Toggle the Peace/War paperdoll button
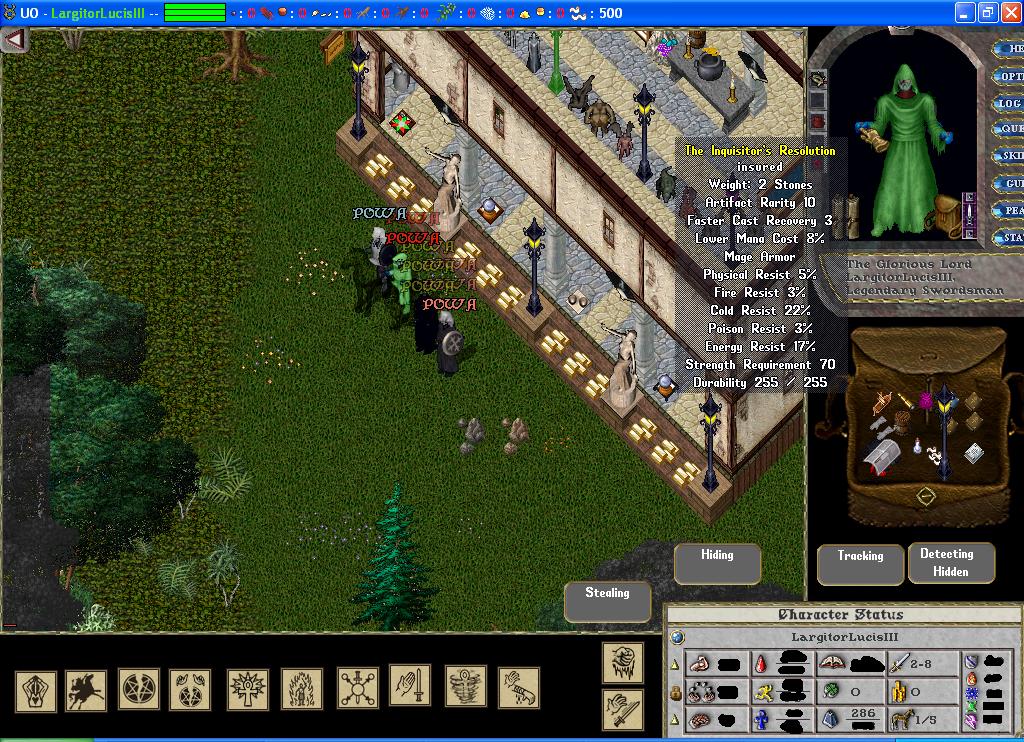Viewport: 1024px width, 742px height. click(1009, 211)
